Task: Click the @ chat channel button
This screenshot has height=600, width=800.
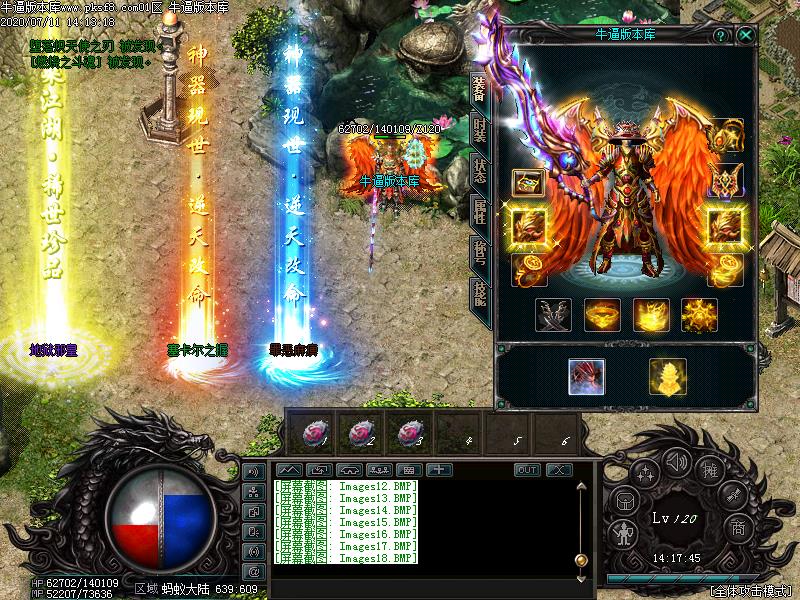Action: click(x=253, y=570)
